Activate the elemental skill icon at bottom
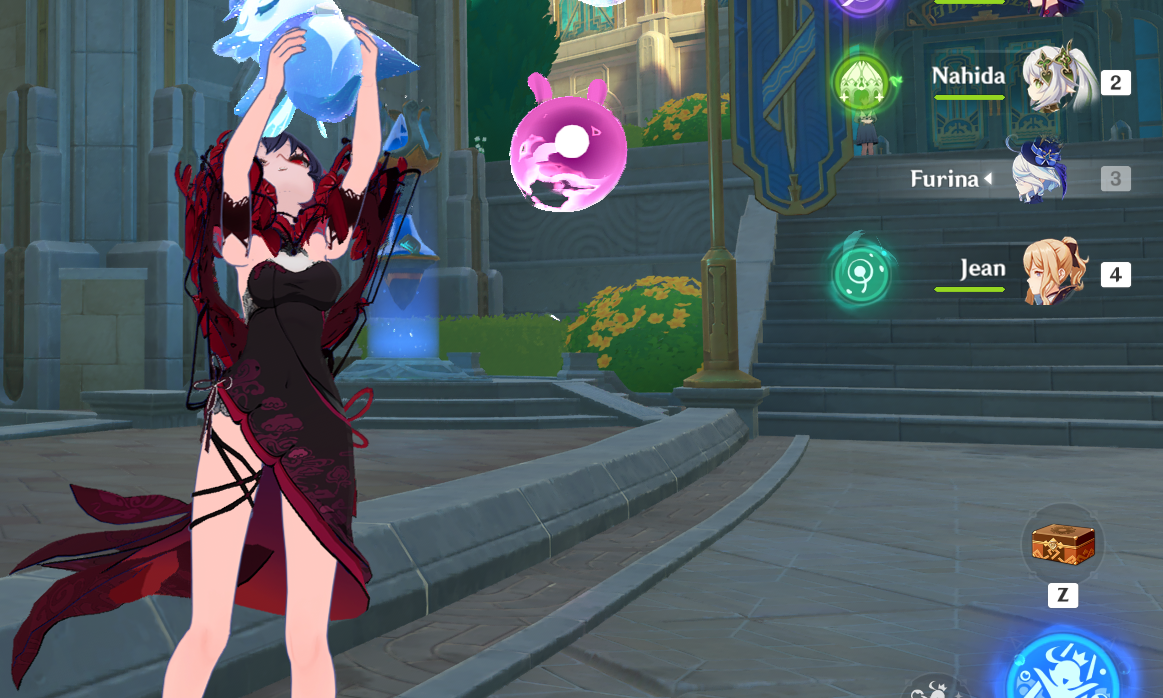The height and width of the screenshot is (698, 1163). pos(937,689)
